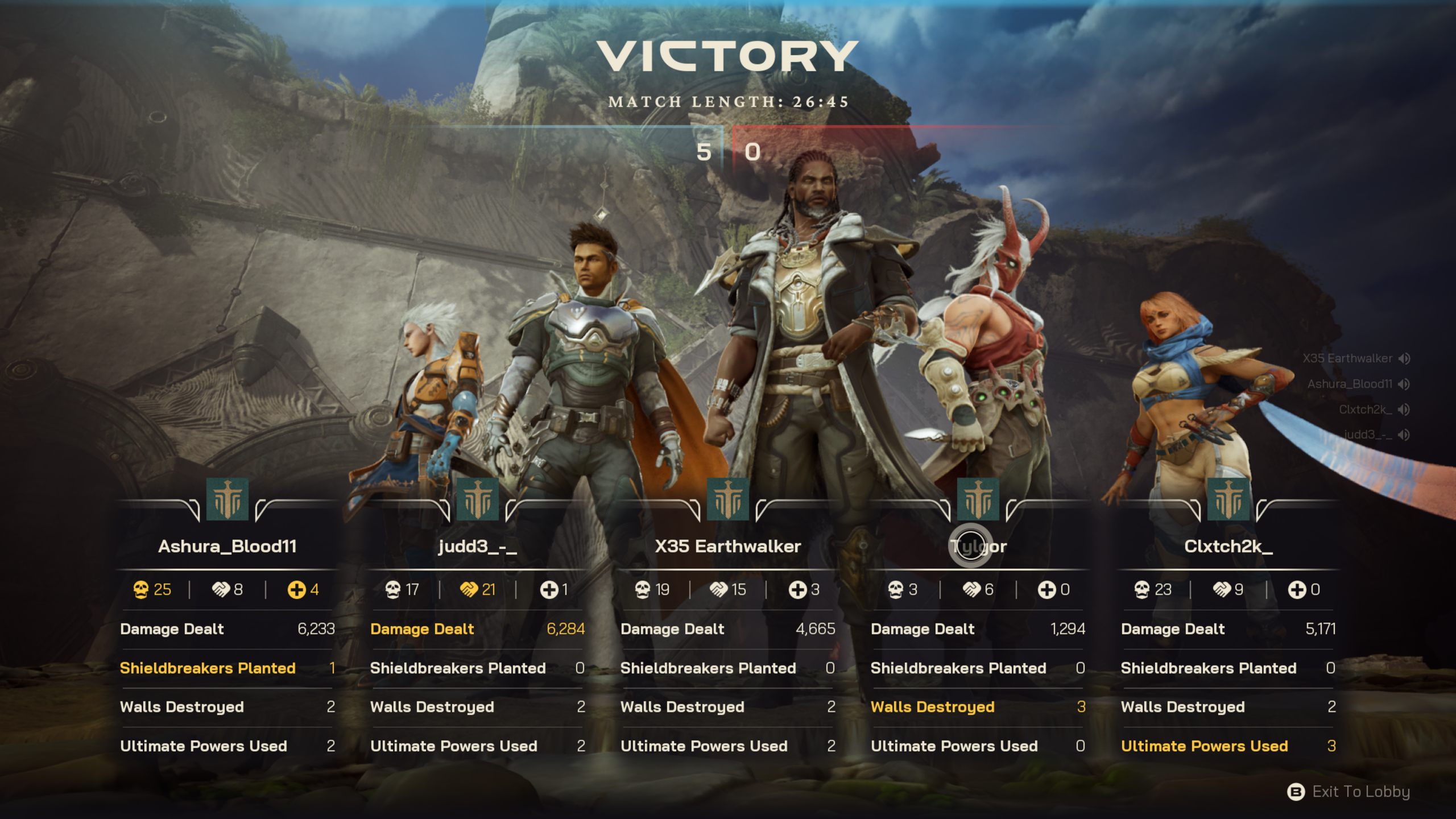Click X35 Earthwalker's shield crest icon

pyautogui.click(x=727, y=500)
